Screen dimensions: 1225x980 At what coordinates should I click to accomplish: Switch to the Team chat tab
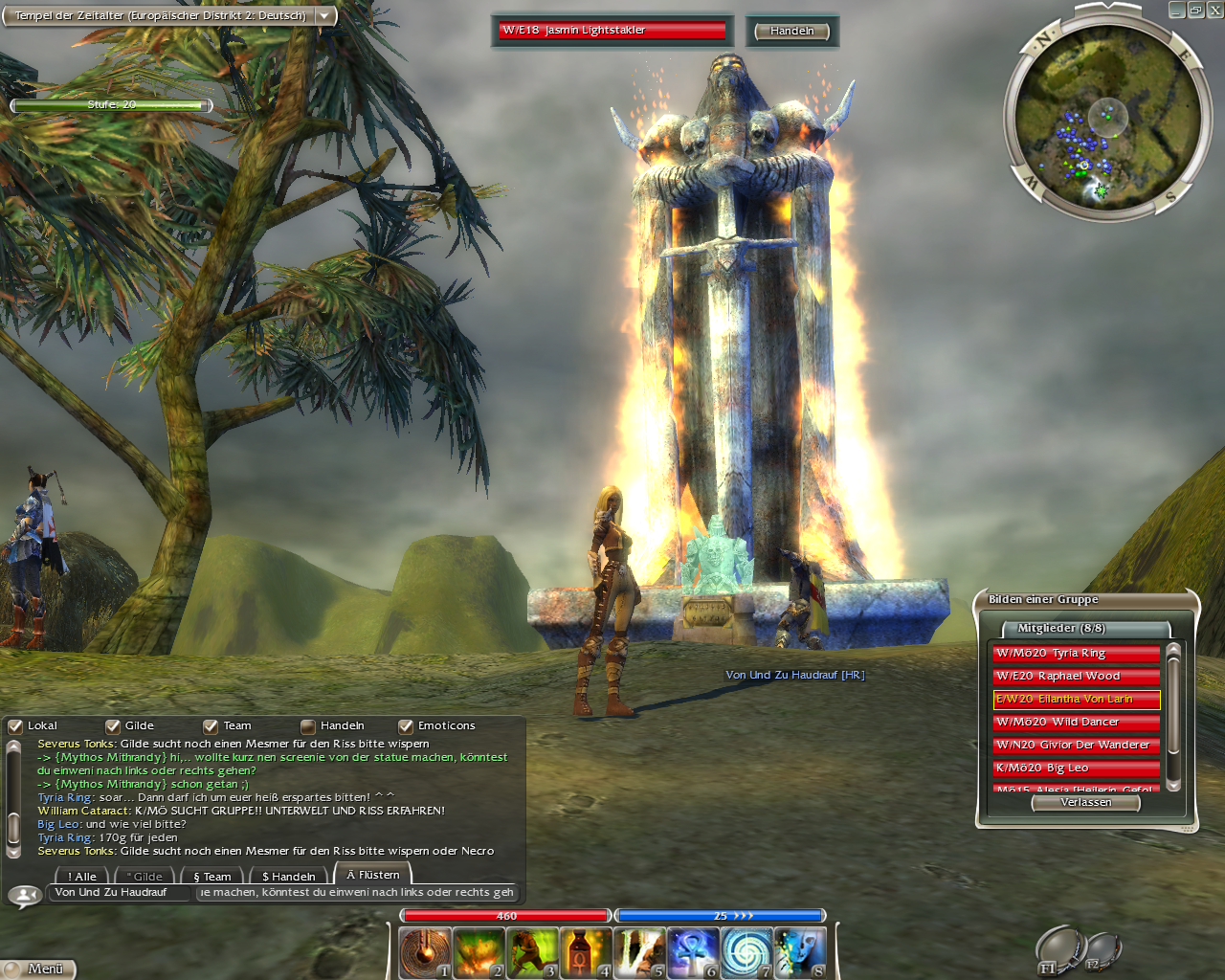point(212,877)
